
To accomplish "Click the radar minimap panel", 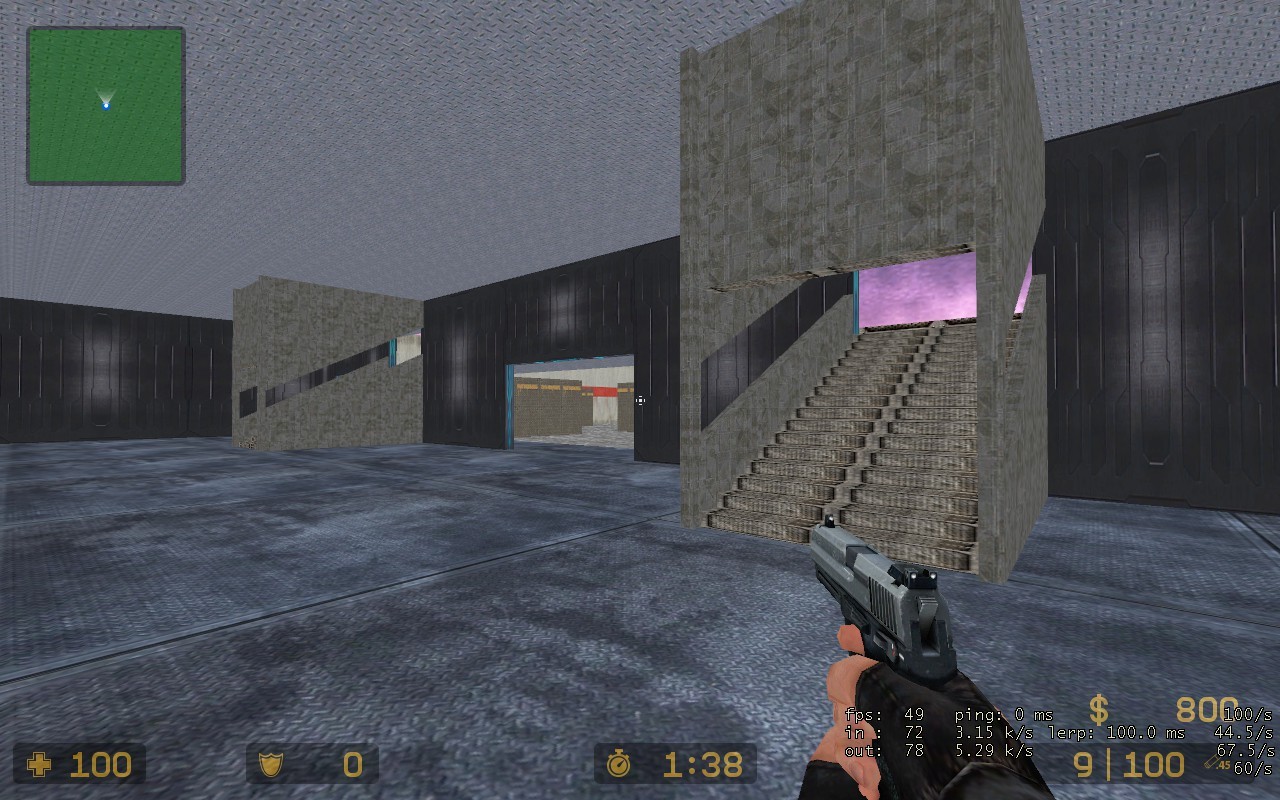I will (x=106, y=106).
